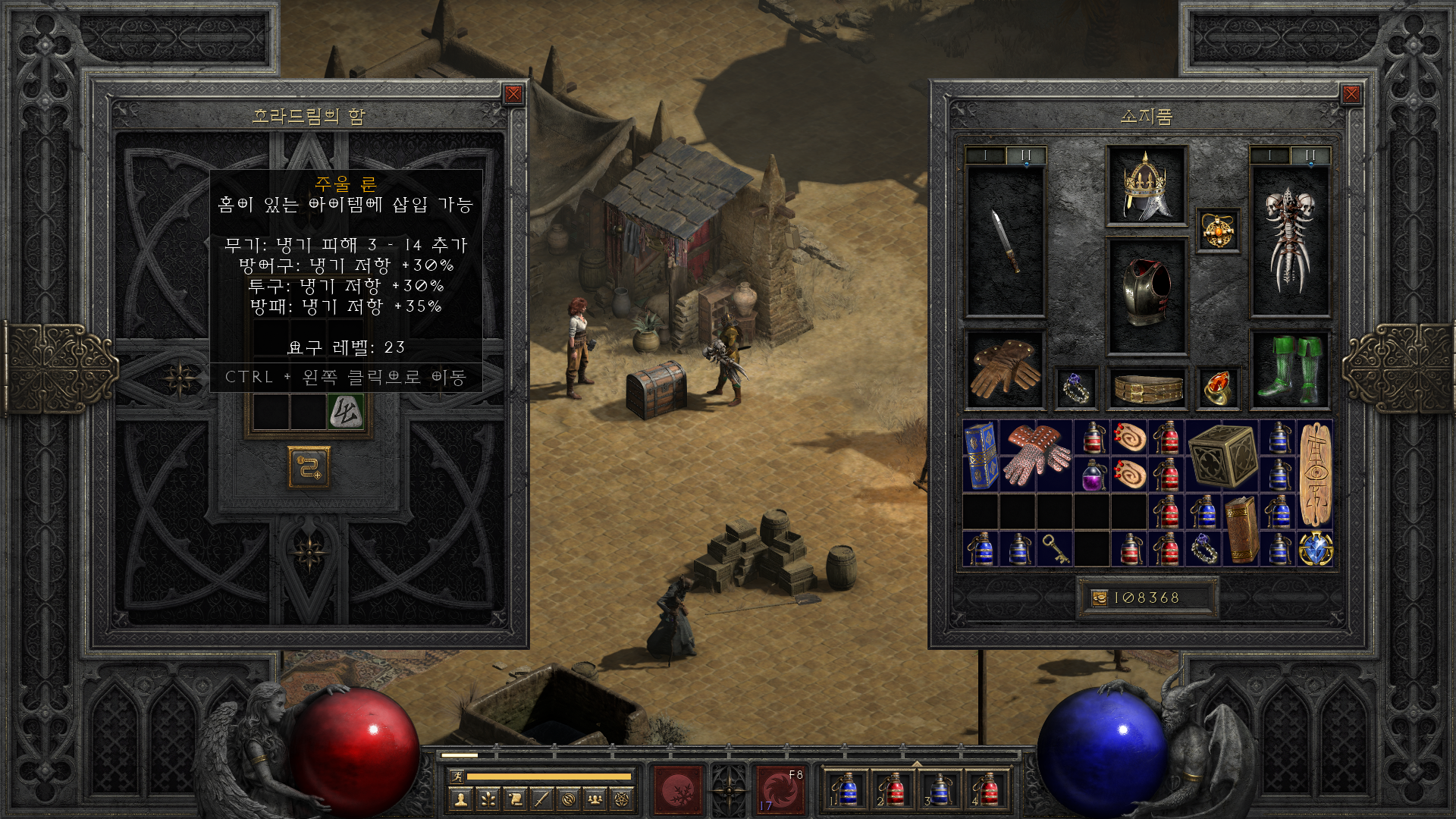Image resolution: width=1456 pixels, height=819 pixels.
Task: Open the quest log scroll icon
Action: pos(515,799)
